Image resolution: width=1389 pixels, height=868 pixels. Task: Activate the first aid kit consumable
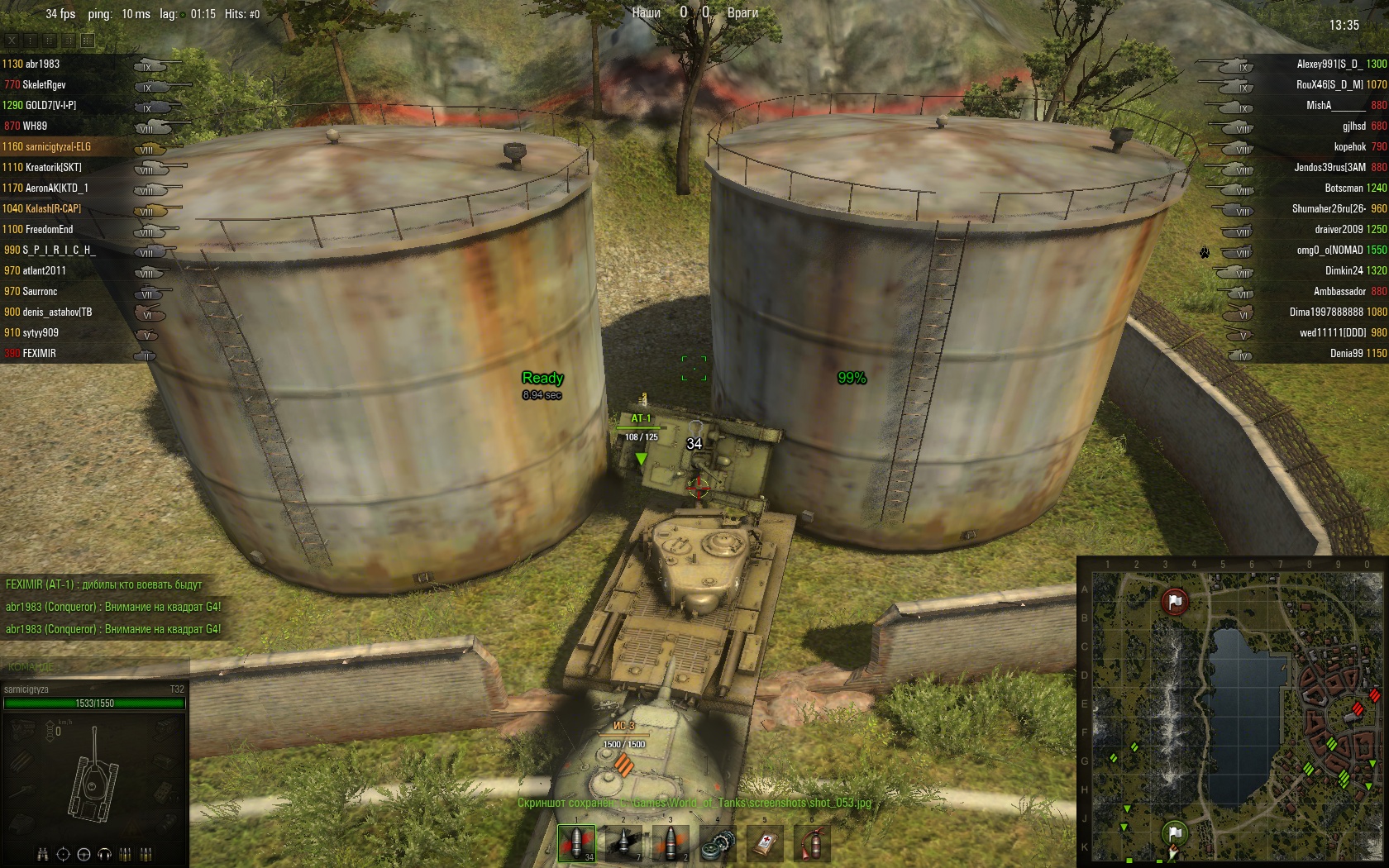pyautogui.click(x=765, y=843)
